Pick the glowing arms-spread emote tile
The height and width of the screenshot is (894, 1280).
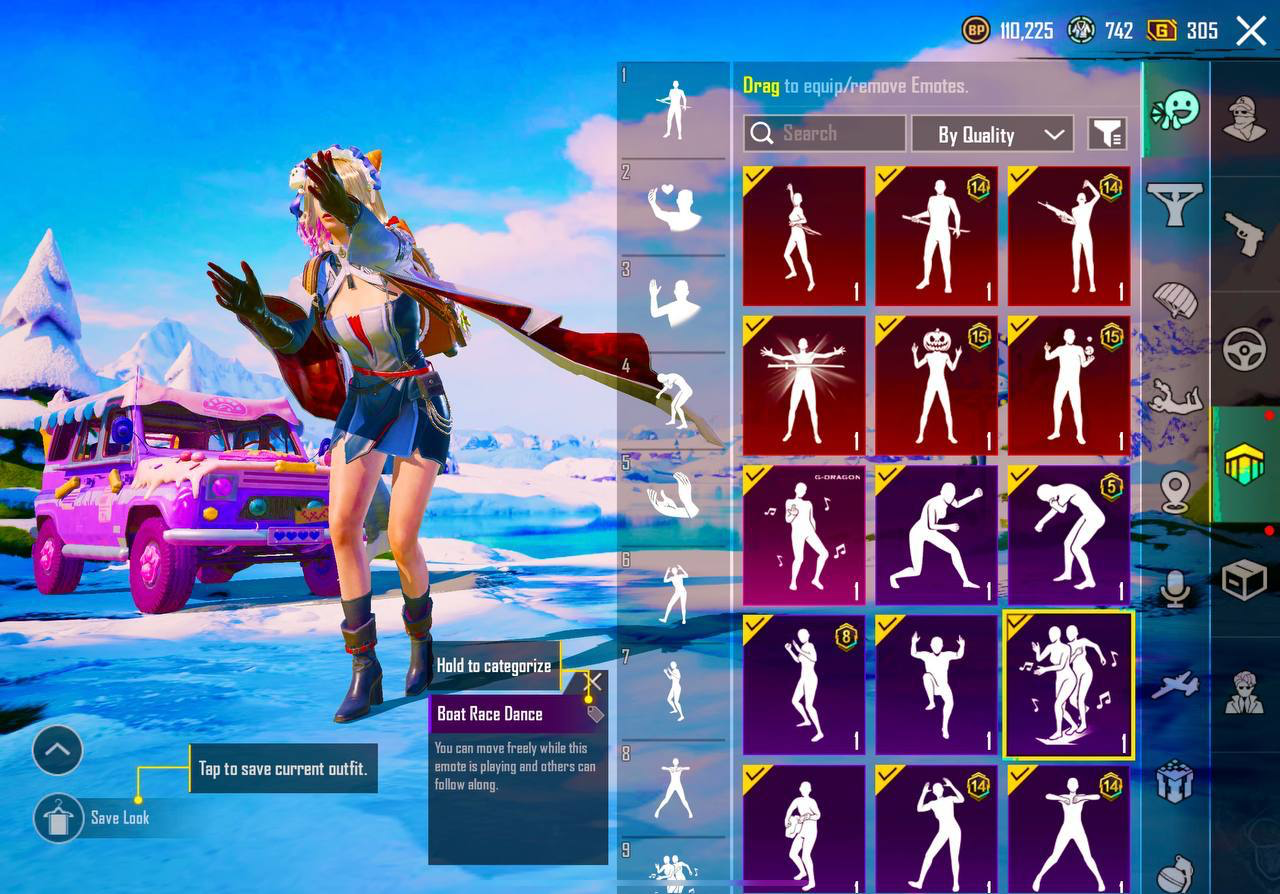tap(803, 385)
